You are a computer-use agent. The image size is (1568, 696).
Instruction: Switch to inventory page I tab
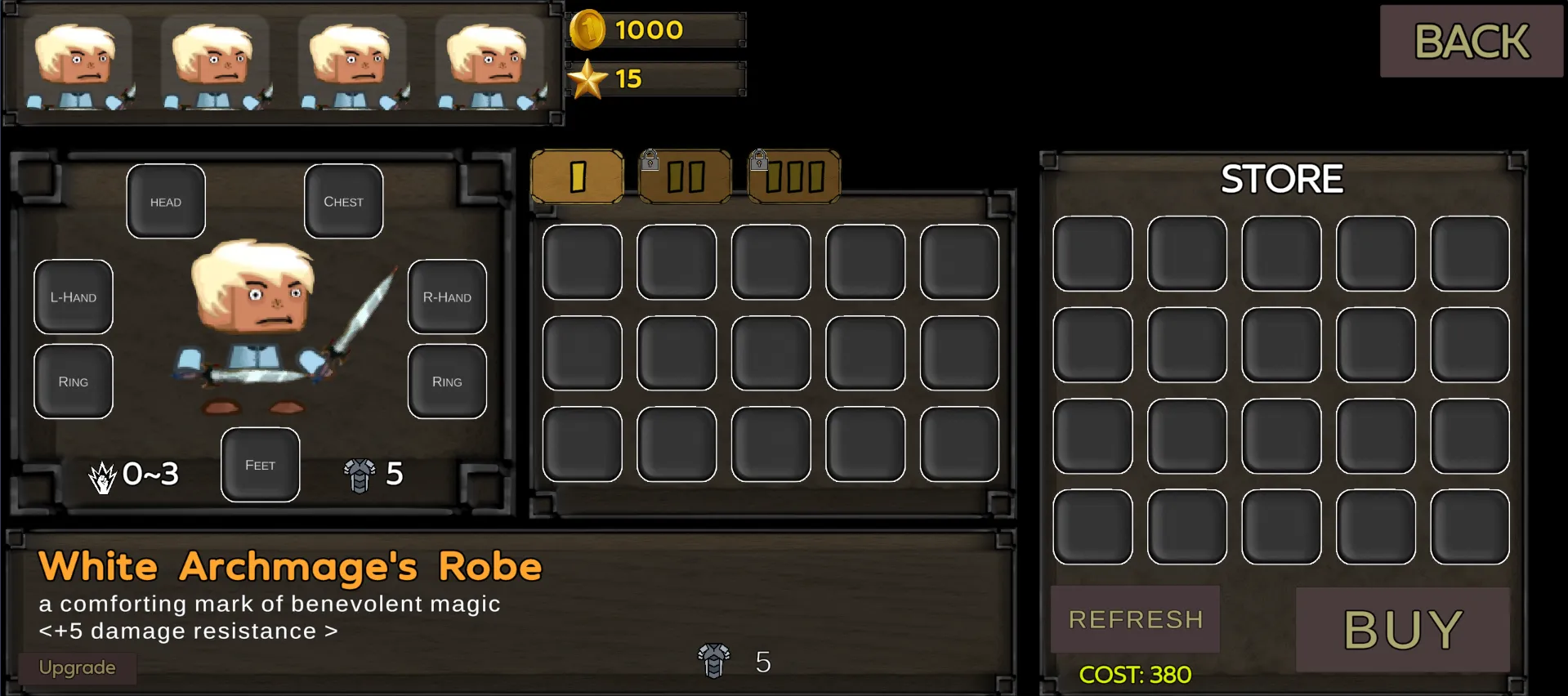pyautogui.click(x=579, y=176)
